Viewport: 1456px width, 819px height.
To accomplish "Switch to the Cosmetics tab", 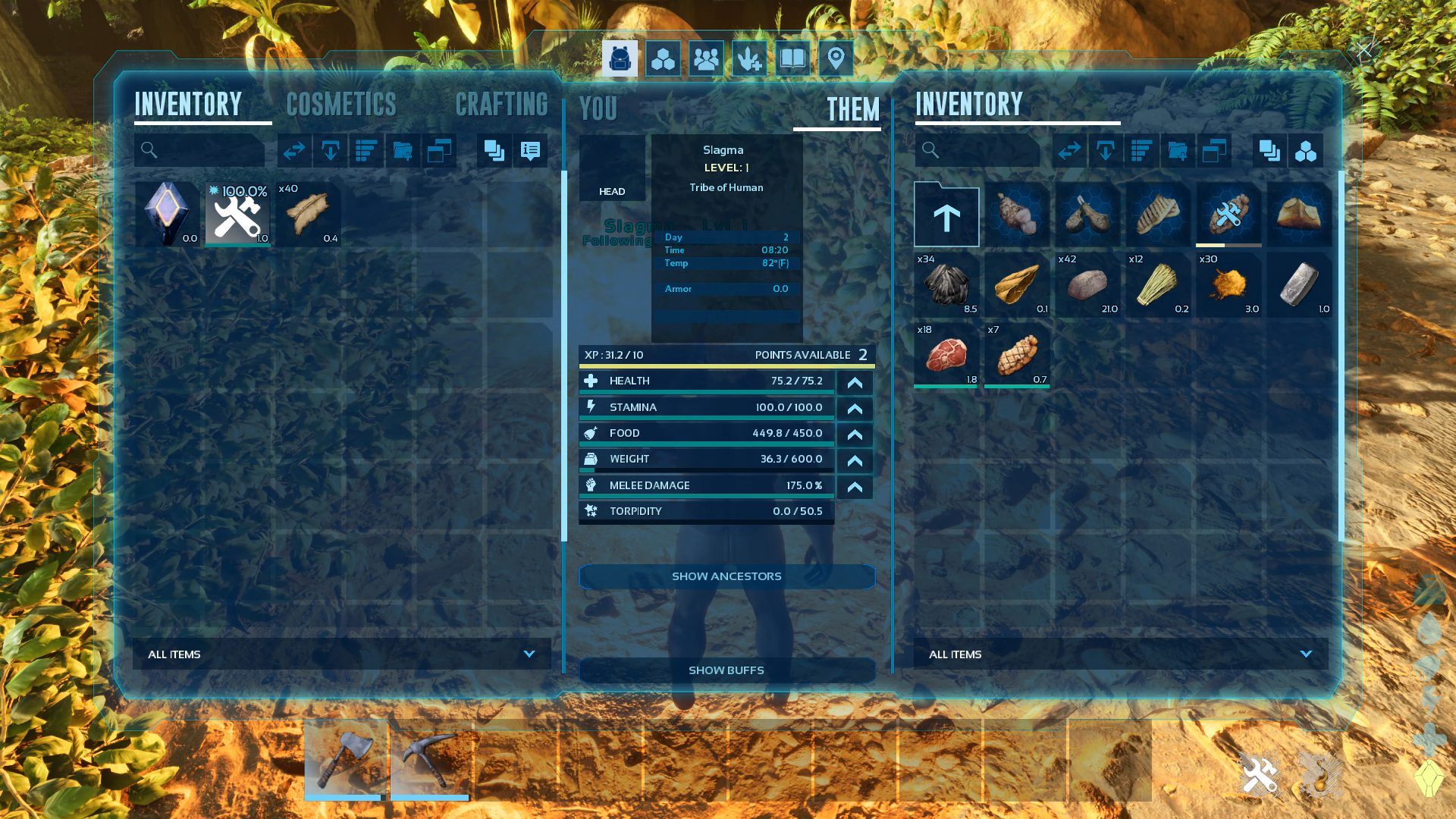I will (x=341, y=105).
